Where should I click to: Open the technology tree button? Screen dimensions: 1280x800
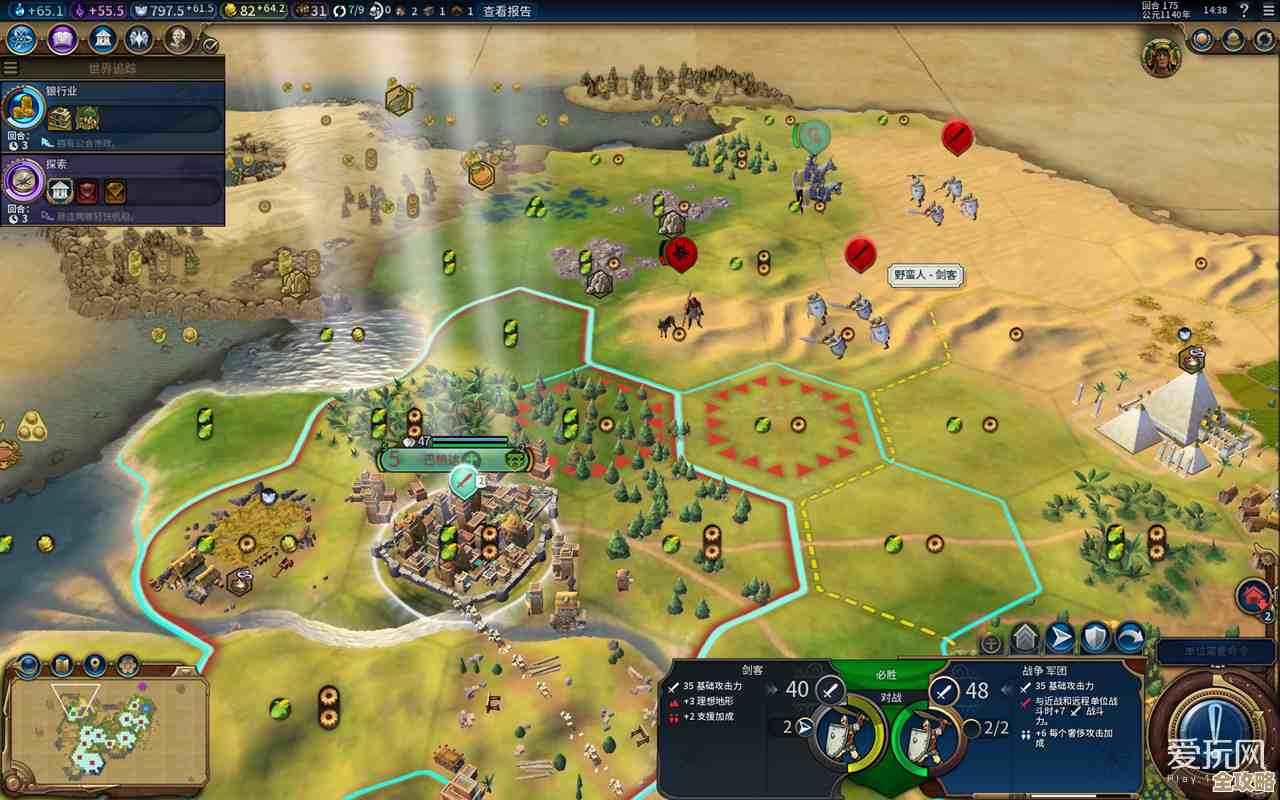22,40
